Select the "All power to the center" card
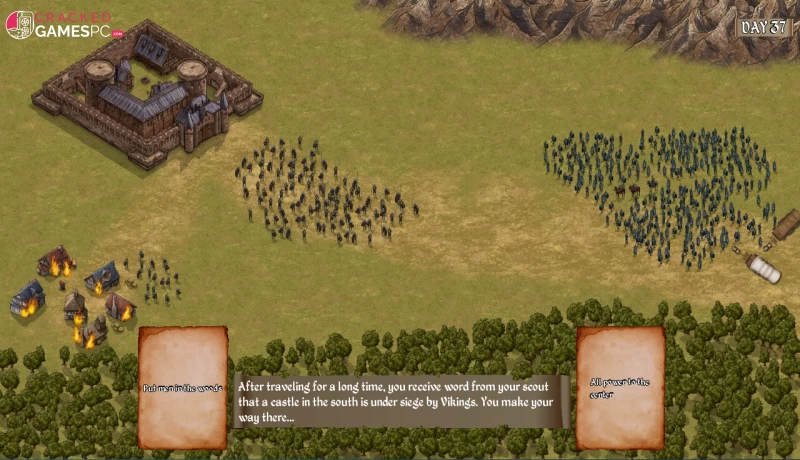 [x=620, y=387]
